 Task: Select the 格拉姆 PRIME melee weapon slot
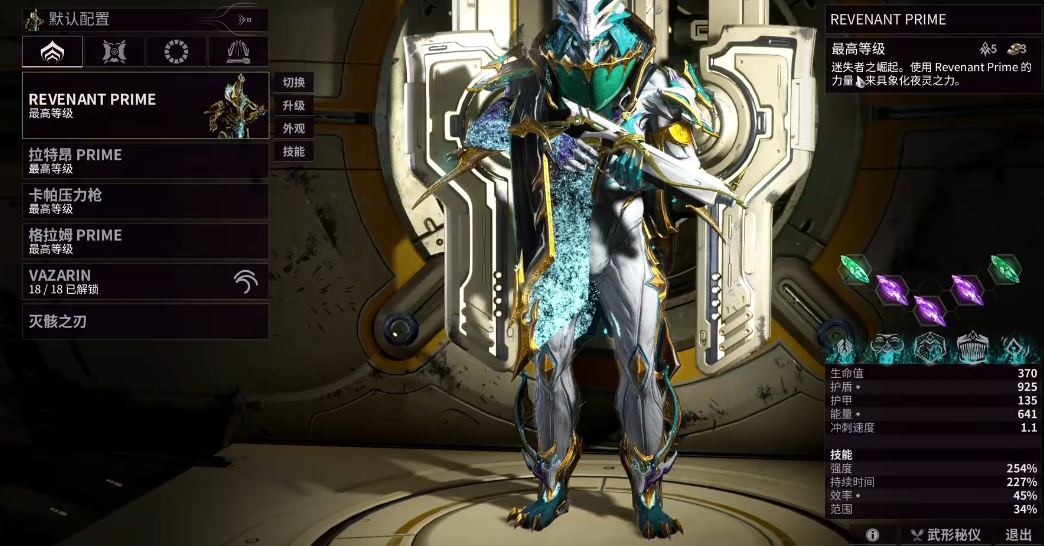click(146, 240)
